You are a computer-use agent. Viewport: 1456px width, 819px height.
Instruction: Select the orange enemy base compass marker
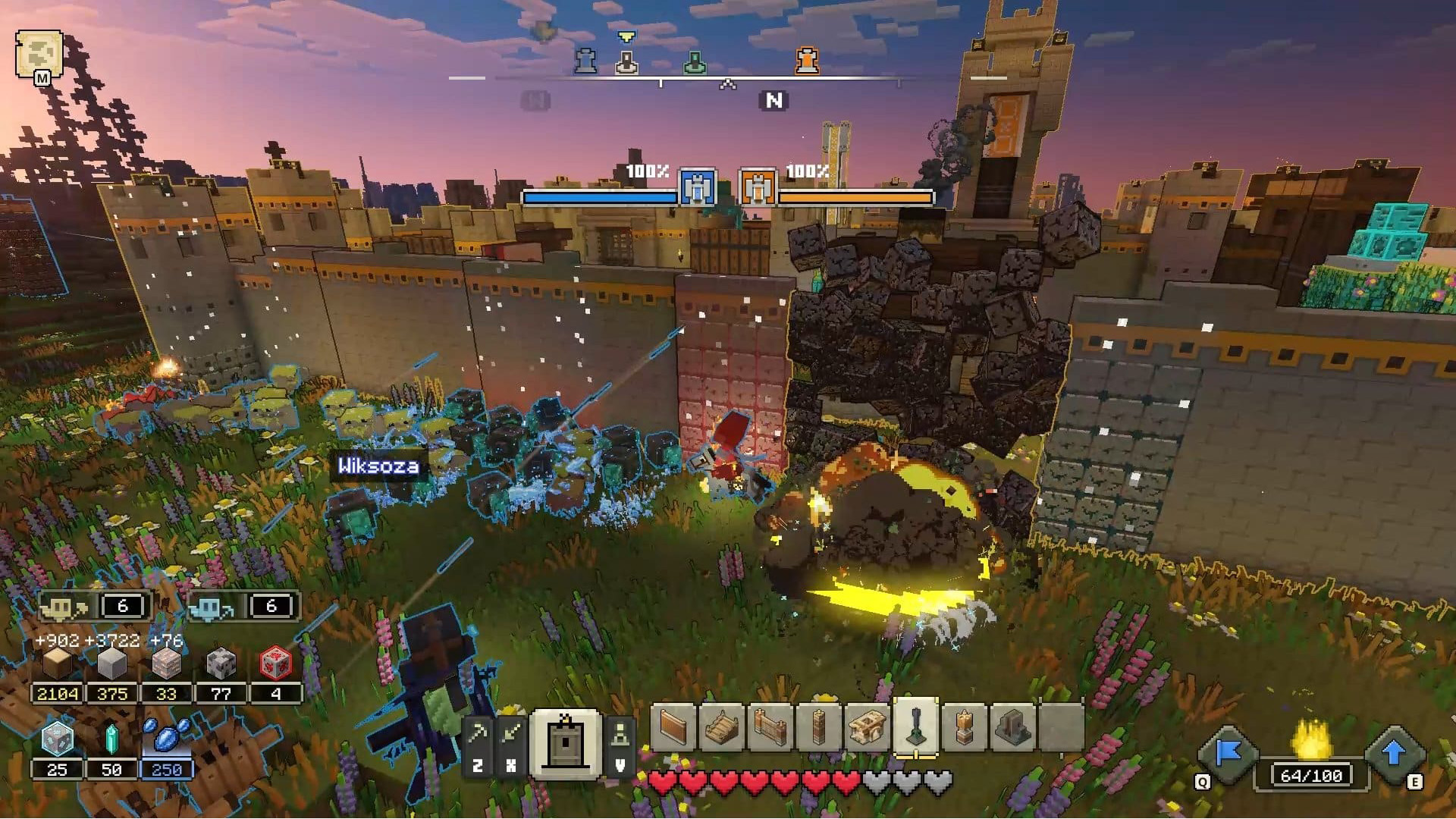(807, 61)
